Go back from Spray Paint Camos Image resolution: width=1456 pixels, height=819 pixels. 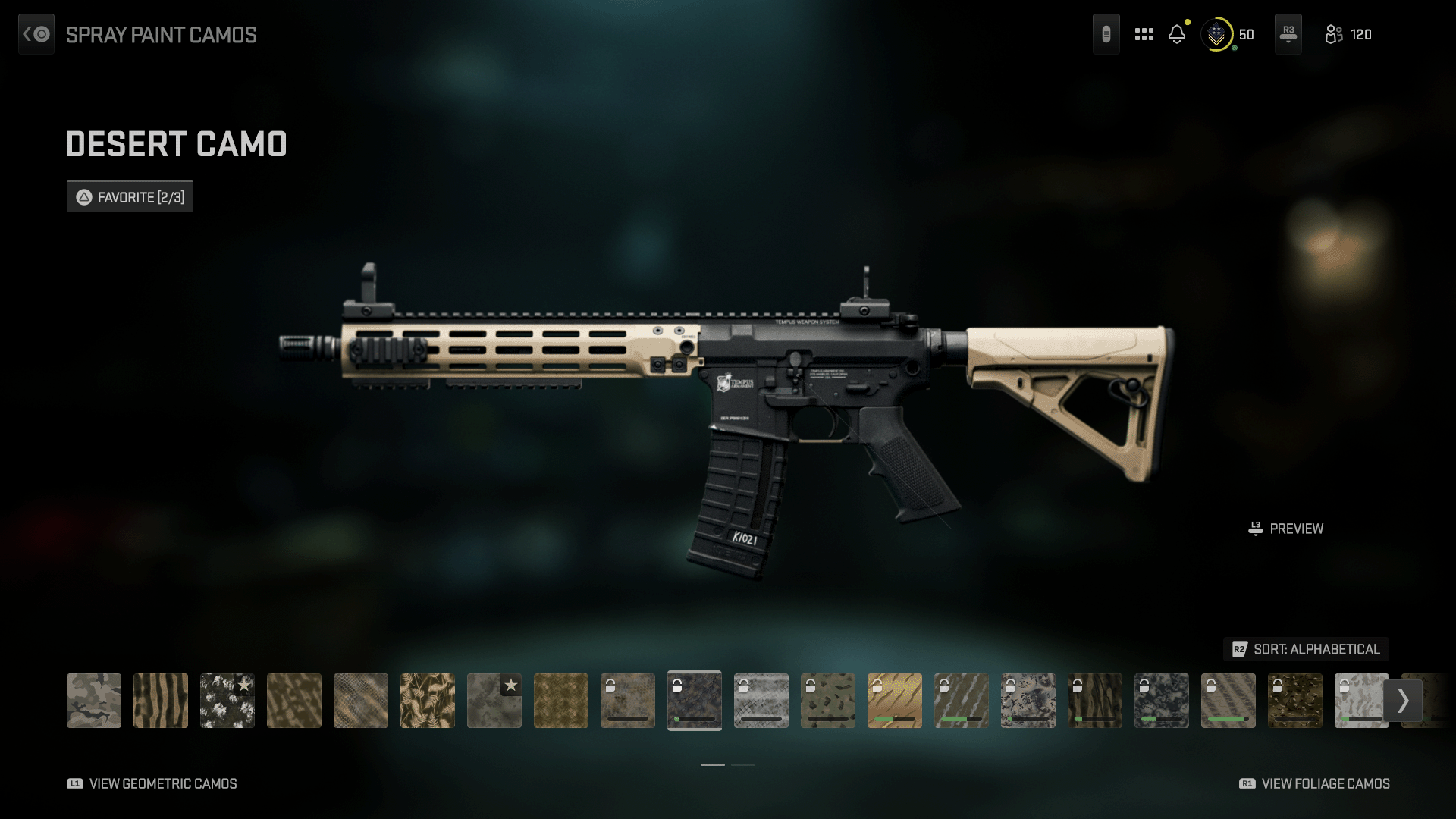36,34
